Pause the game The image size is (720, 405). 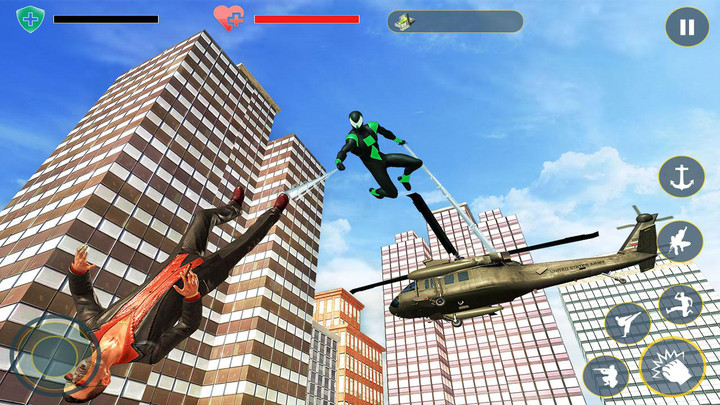[x=687, y=27]
